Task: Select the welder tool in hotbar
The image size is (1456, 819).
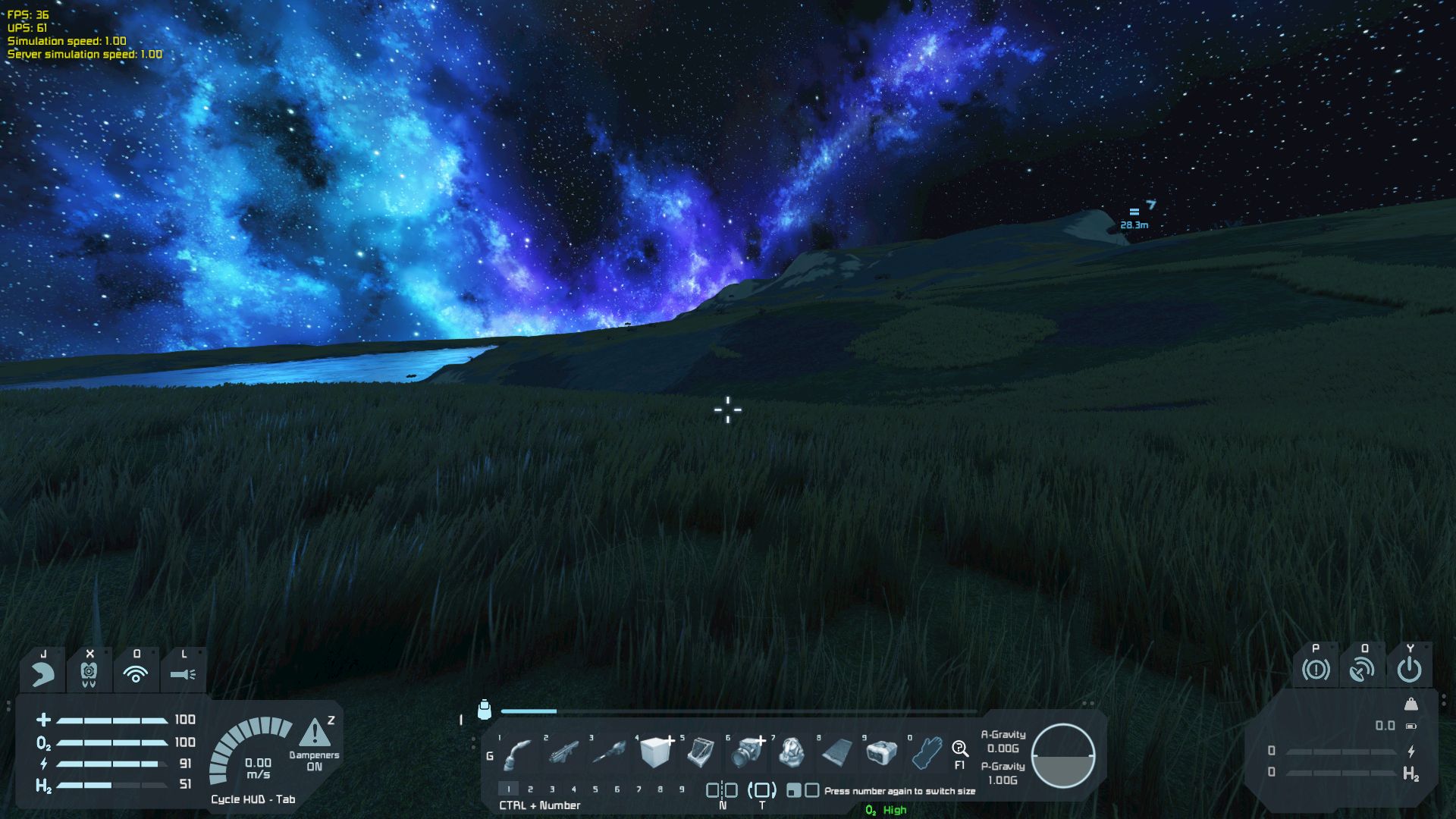Action: 518,753
